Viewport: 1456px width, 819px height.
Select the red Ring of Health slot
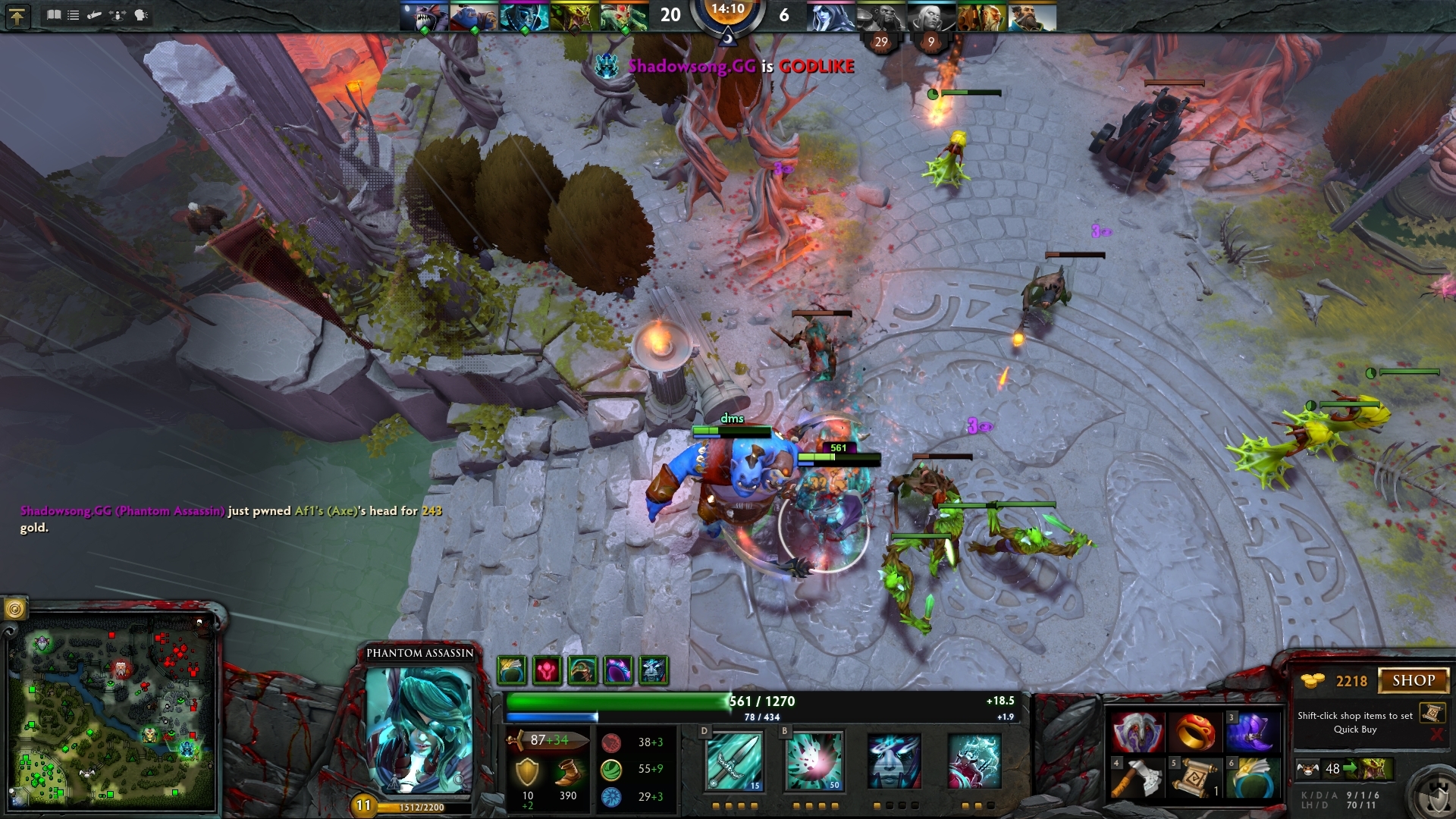[x=1196, y=733]
